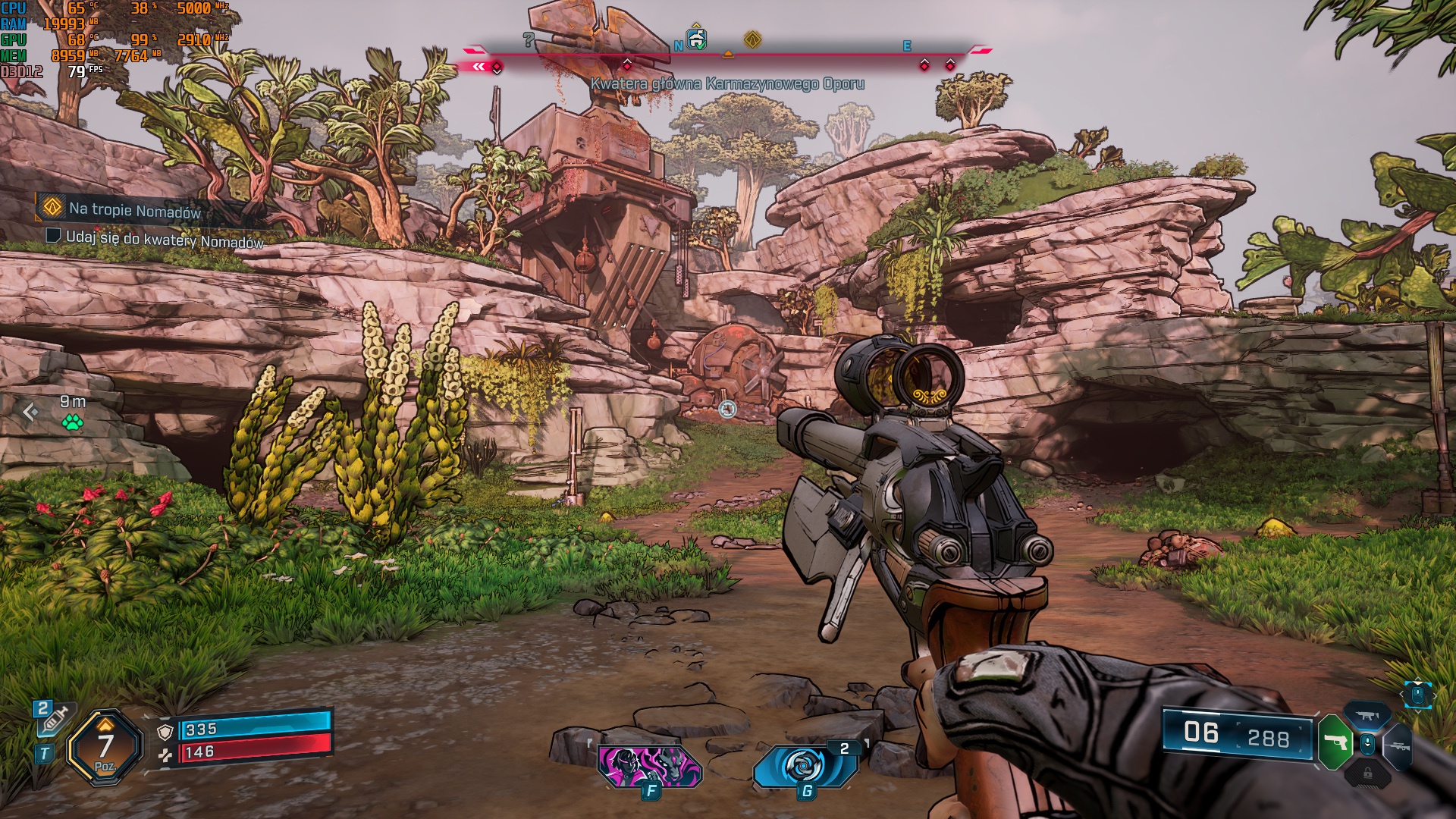The image size is (1456, 819).
Task: Select the checked outpost icon on compass
Action: click(x=696, y=39)
